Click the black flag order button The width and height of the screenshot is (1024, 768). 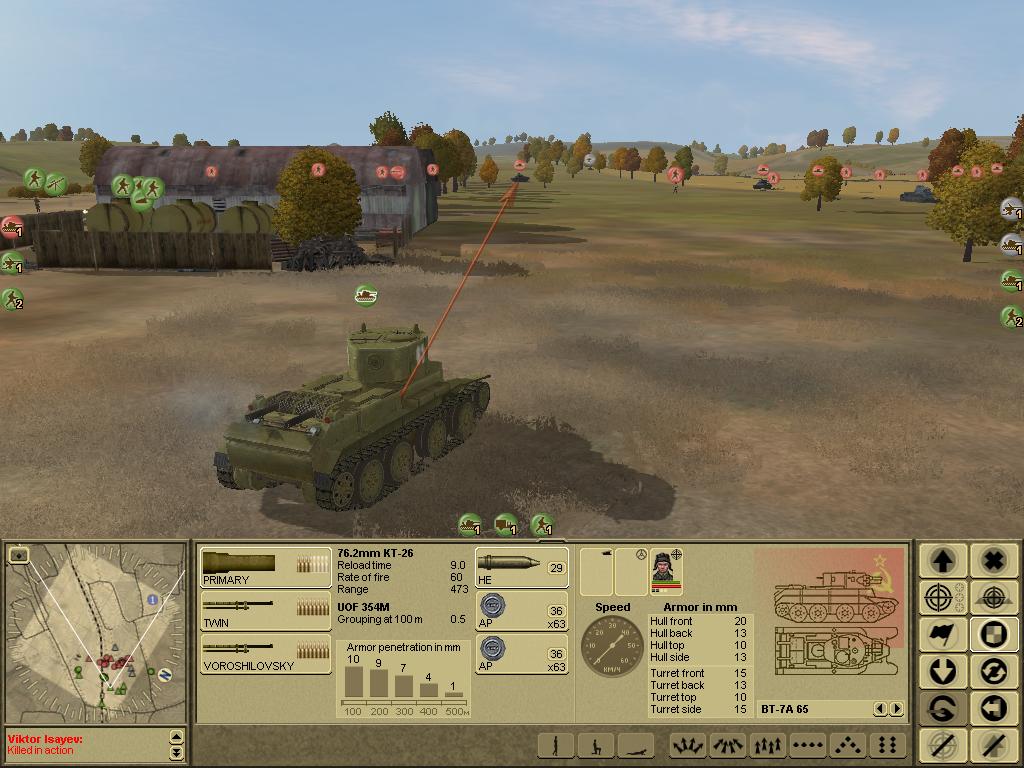943,634
